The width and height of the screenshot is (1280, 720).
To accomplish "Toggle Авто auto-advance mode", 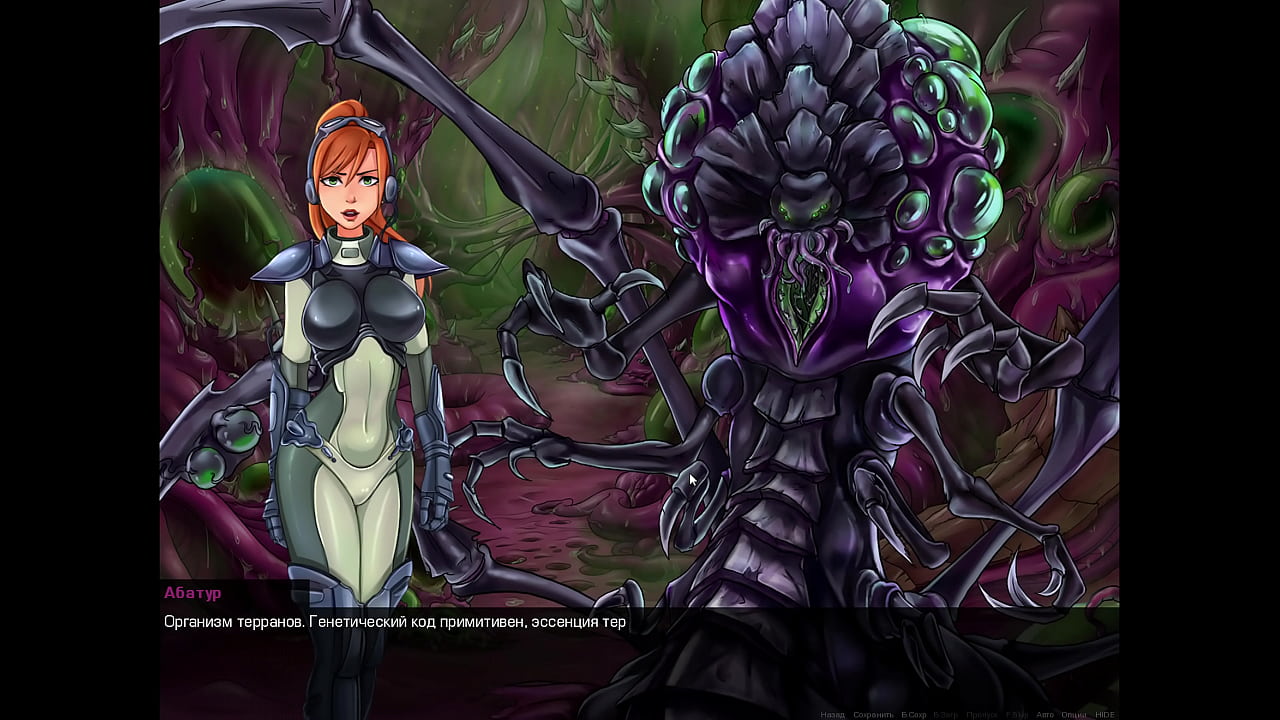I will pyautogui.click(x=1045, y=714).
